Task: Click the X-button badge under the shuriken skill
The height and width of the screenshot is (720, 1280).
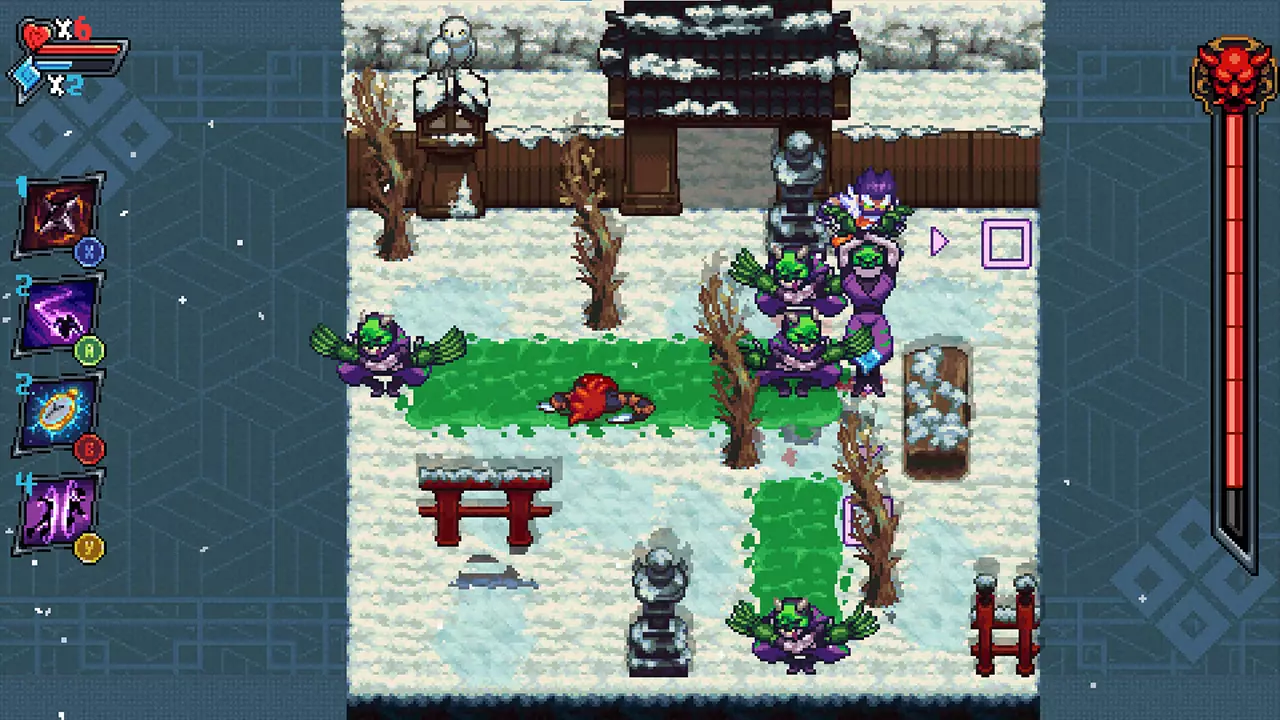Action: click(91, 251)
